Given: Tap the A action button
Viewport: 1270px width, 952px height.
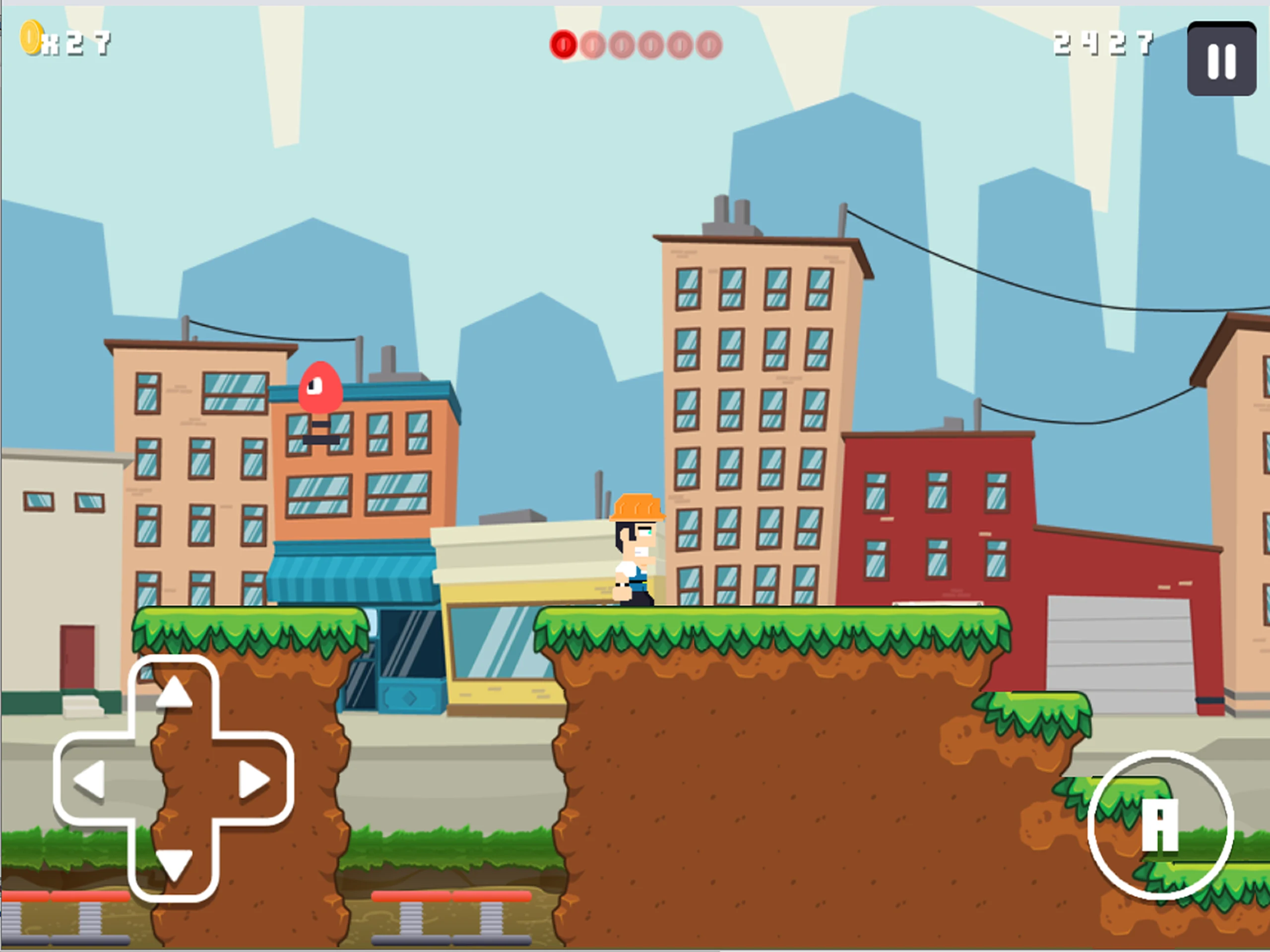Looking at the screenshot, I should point(1160,825).
